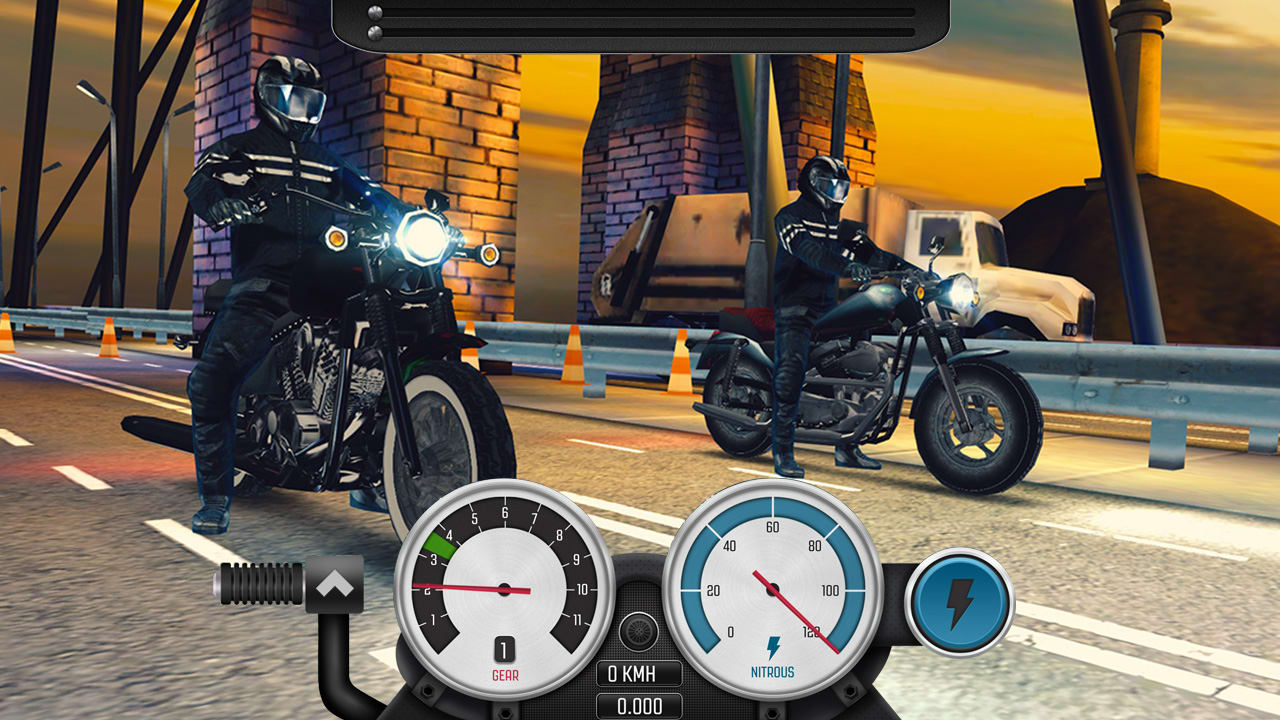Click the small wheel icon between the gauges

coord(638,631)
